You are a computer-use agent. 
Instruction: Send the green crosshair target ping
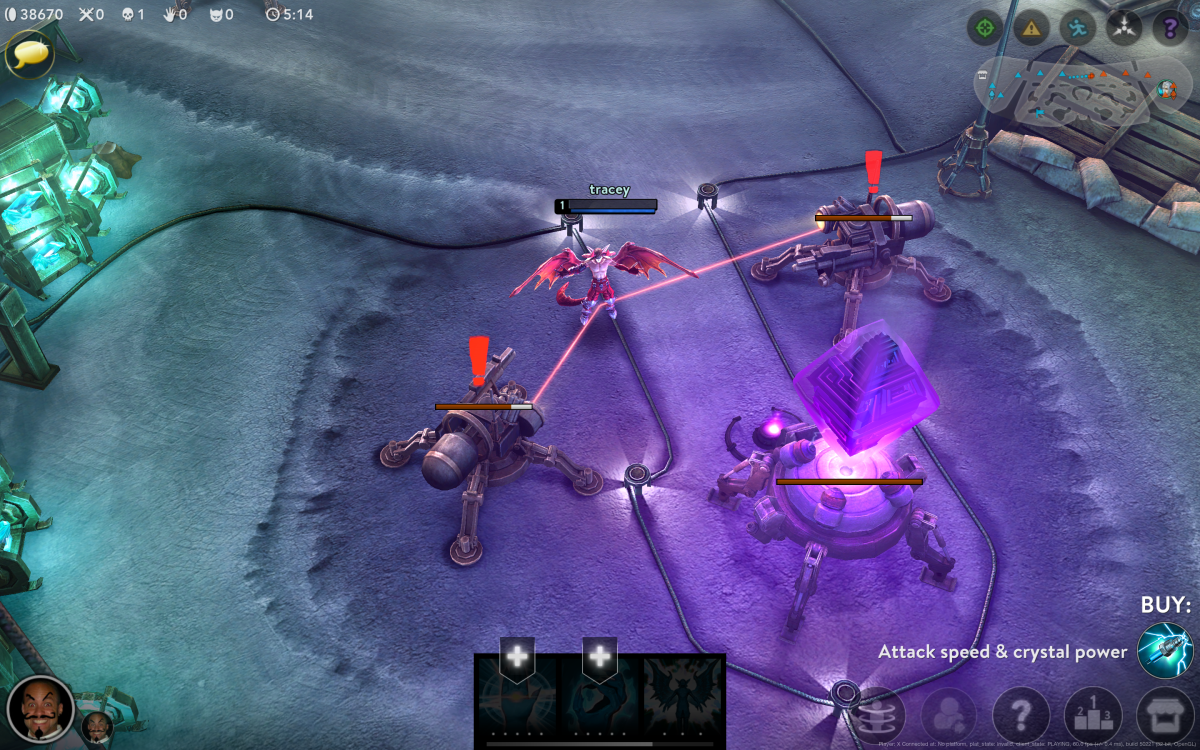point(985,28)
